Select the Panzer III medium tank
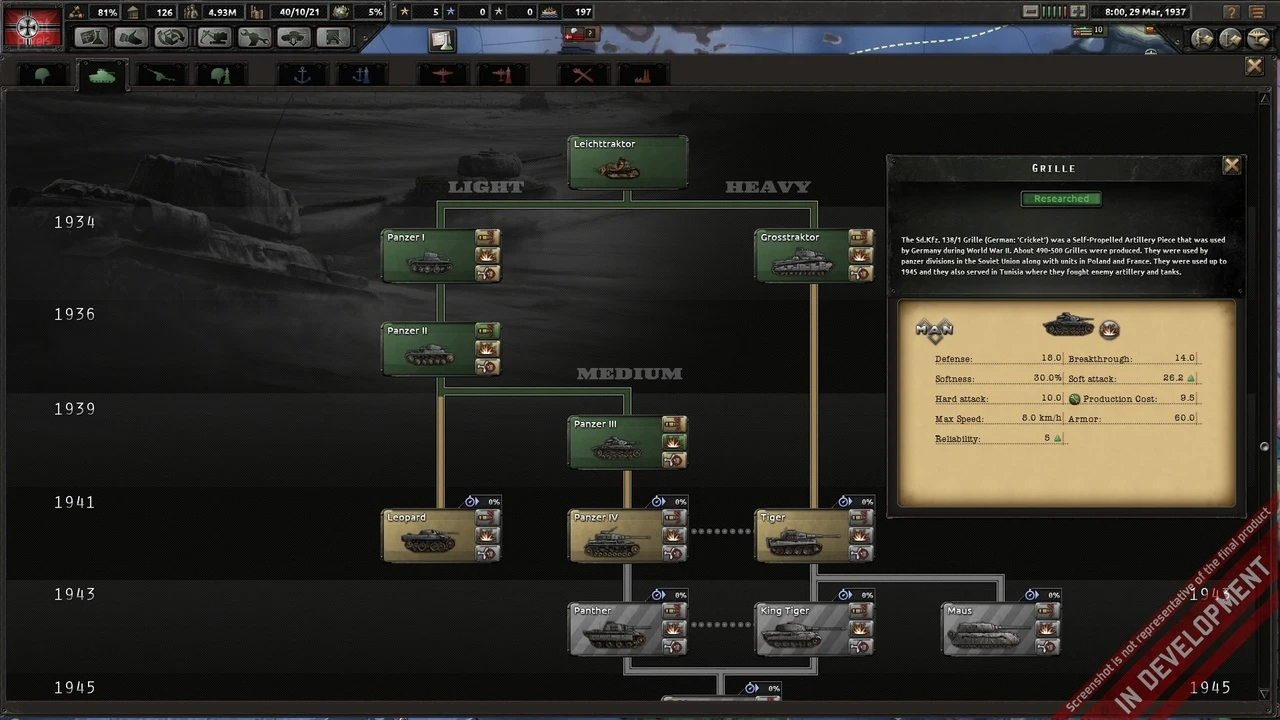 pos(615,443)
